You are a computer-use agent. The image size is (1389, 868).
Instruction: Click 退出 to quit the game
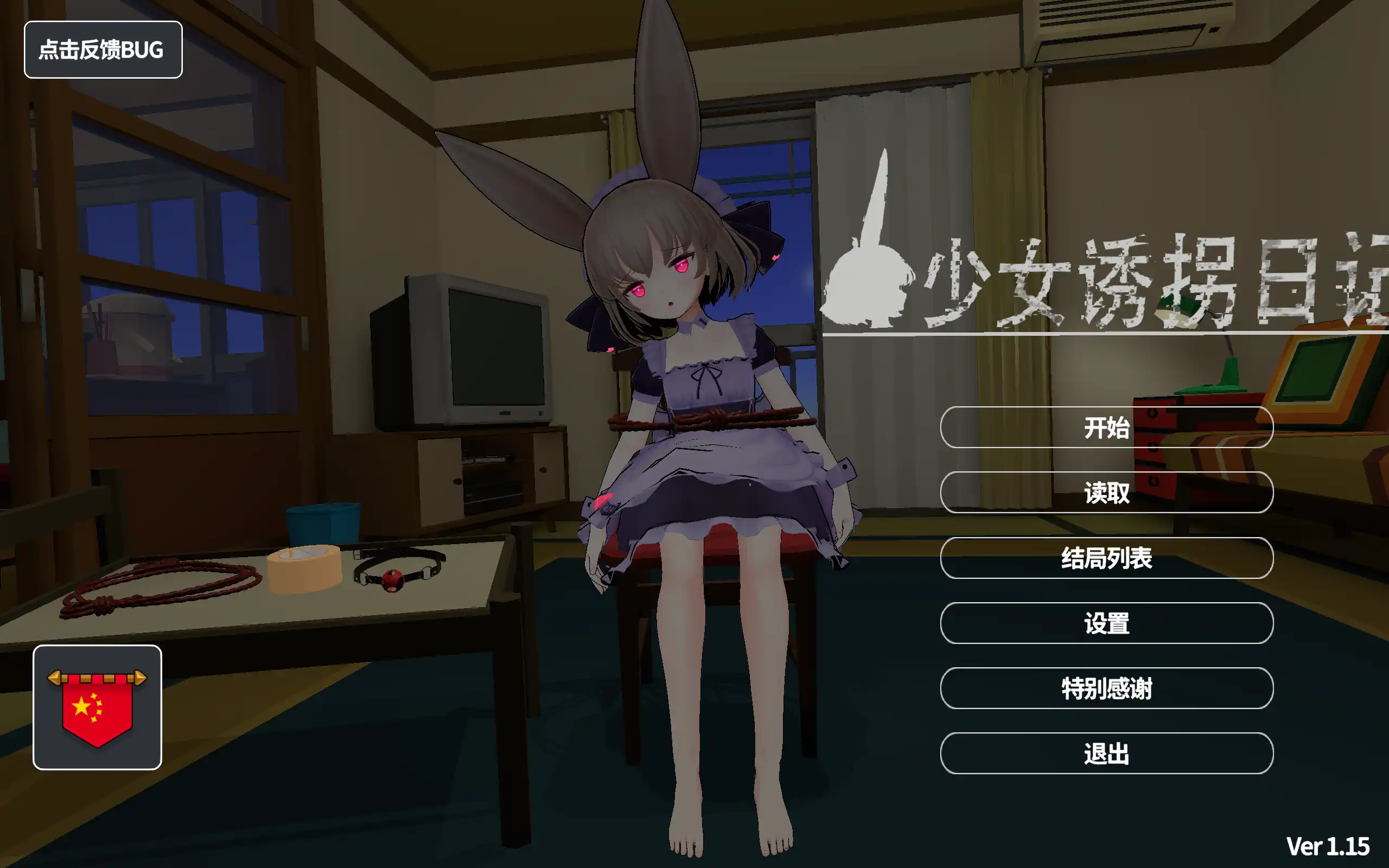coord(1108,755)
